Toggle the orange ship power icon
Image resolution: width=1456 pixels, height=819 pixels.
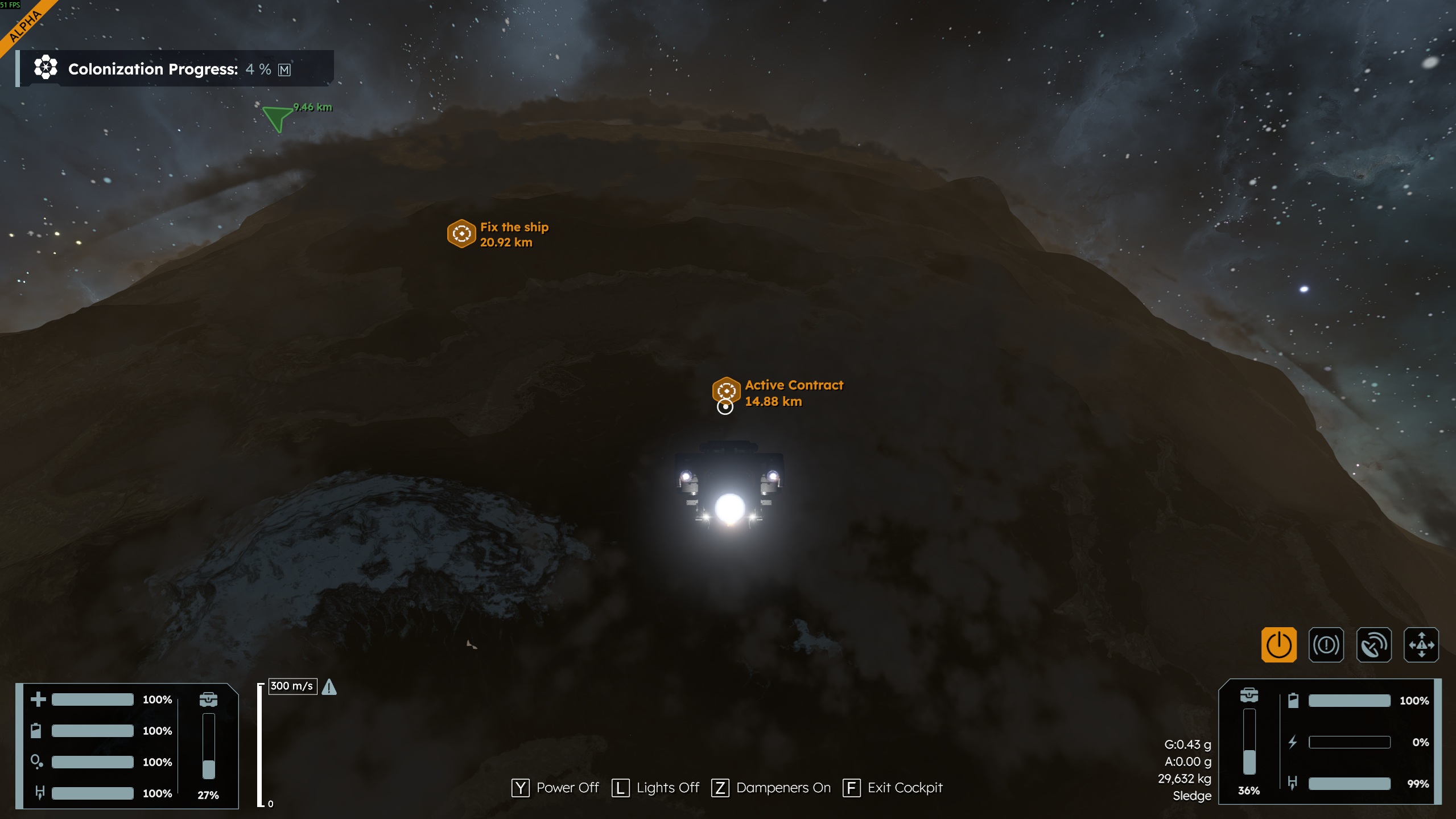pyautogui.click(x=1278, y=645)
